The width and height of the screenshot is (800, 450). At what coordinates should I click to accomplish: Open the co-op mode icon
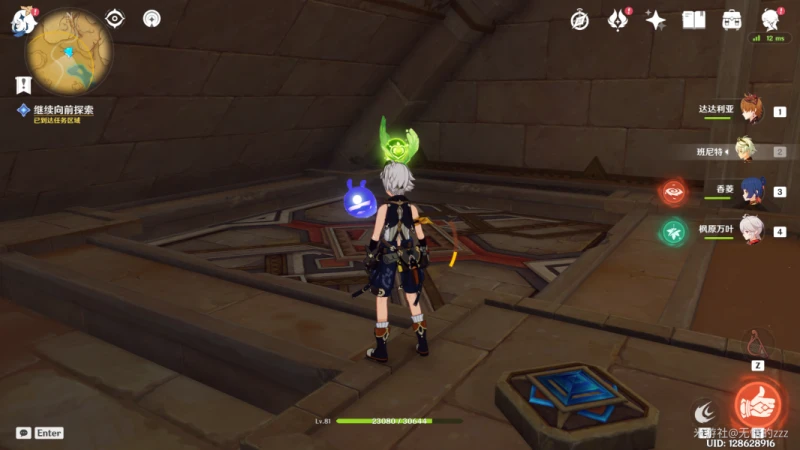coord(152,18)
